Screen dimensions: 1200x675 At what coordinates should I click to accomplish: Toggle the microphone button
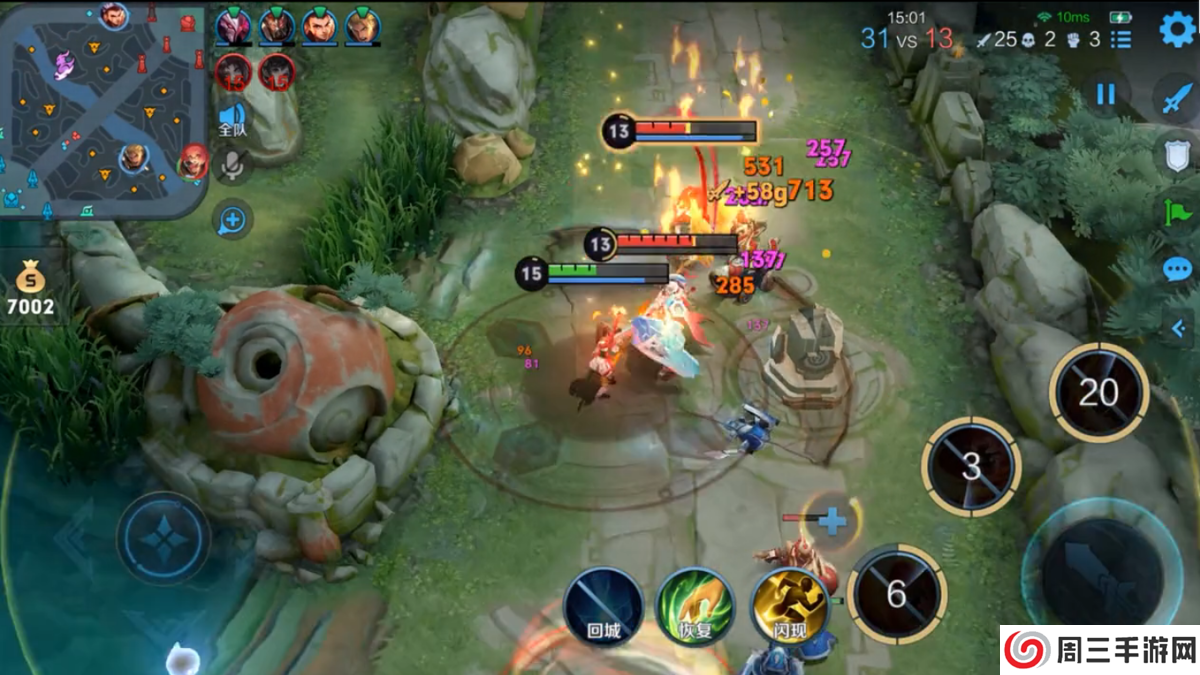(232, 166)
